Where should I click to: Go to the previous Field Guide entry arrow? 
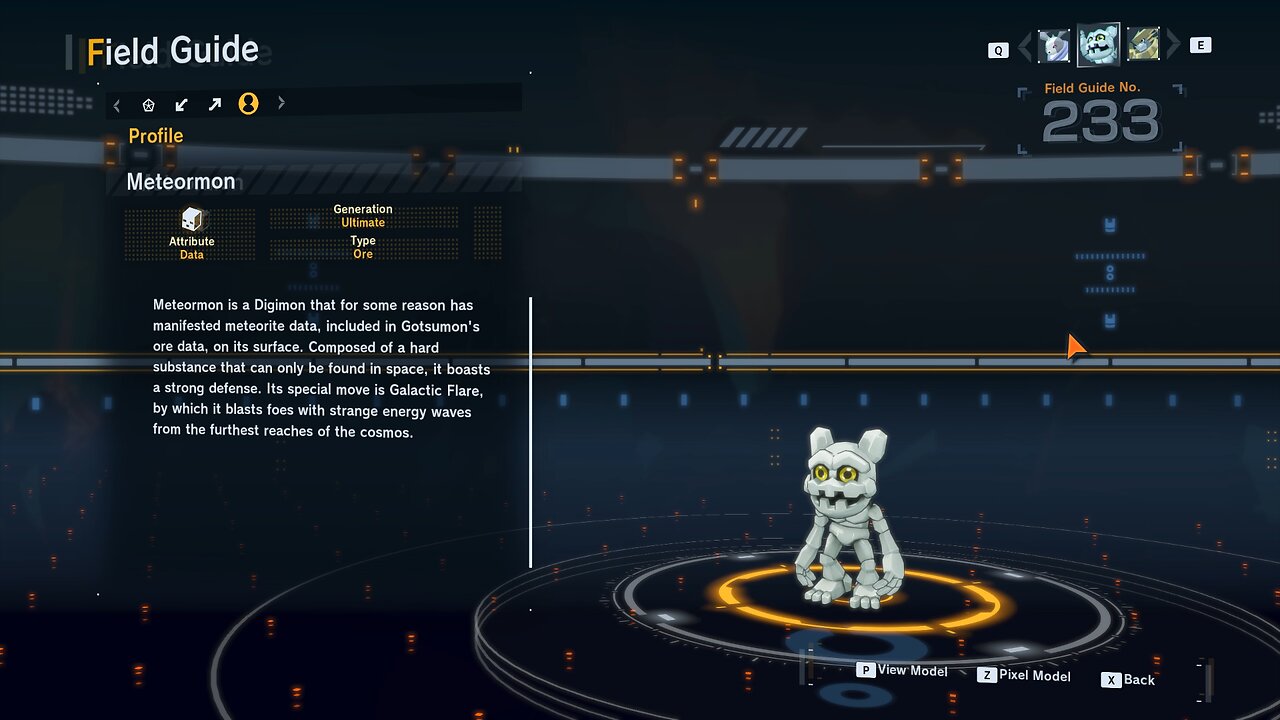pyautogui.click(x=1024, y=46)
